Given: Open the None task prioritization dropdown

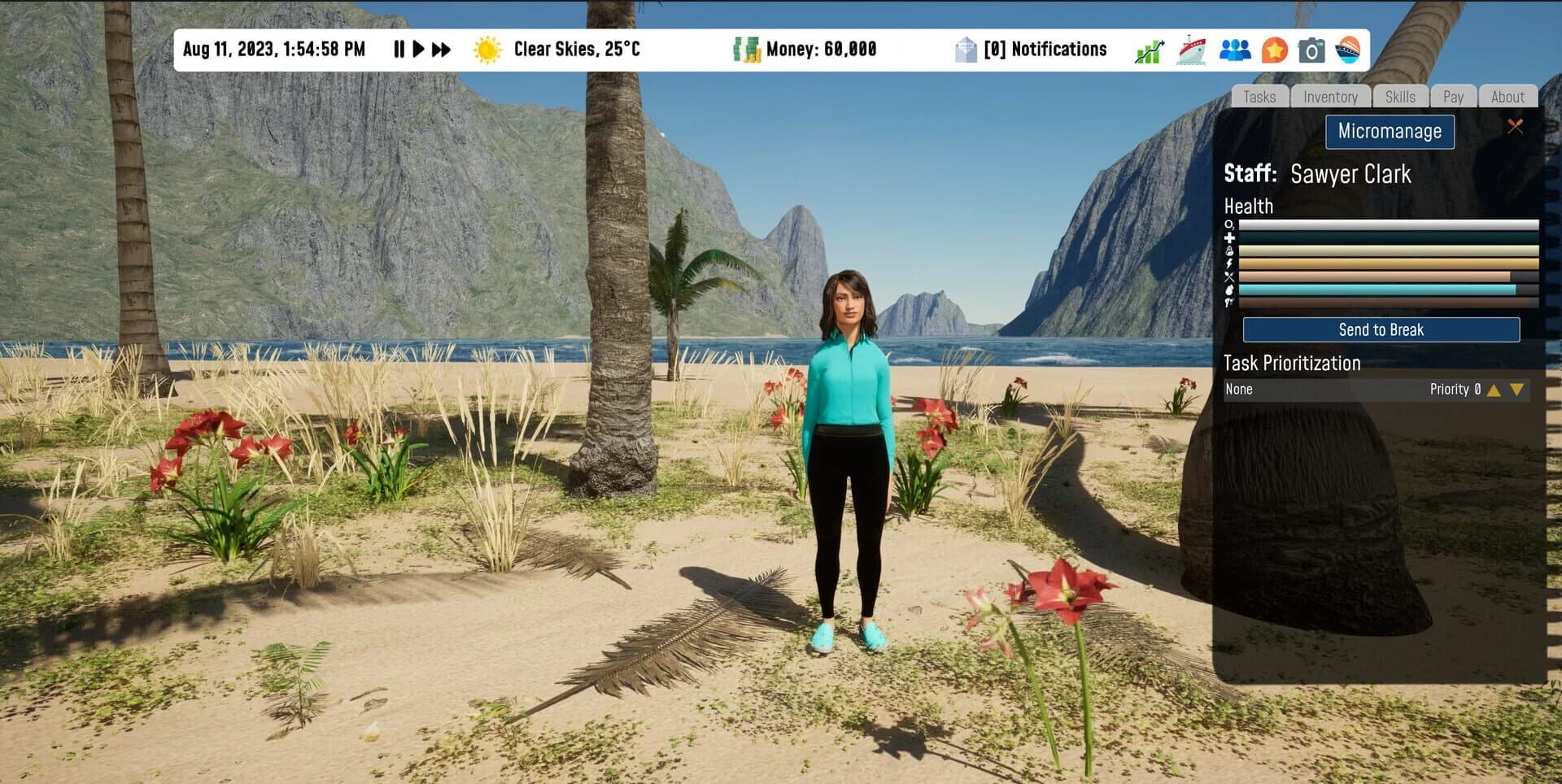Looking at the screenshot, I should (x=1302, y=390).
